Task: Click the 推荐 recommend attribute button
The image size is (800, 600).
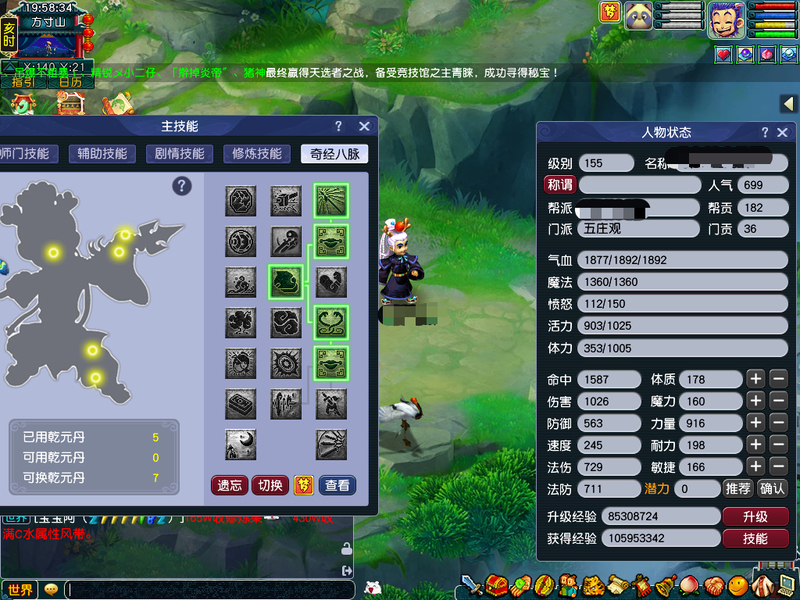Action: click(737, 489)
